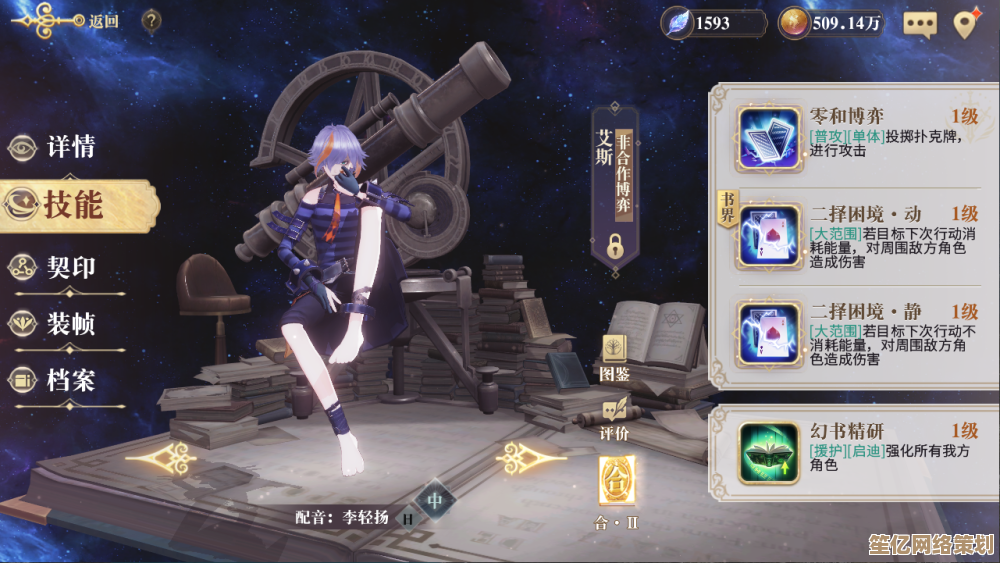The height and width of the screenshot is (563, 1000).
Task: Click the gold 合·II card icon
Action: coord(616,482)
